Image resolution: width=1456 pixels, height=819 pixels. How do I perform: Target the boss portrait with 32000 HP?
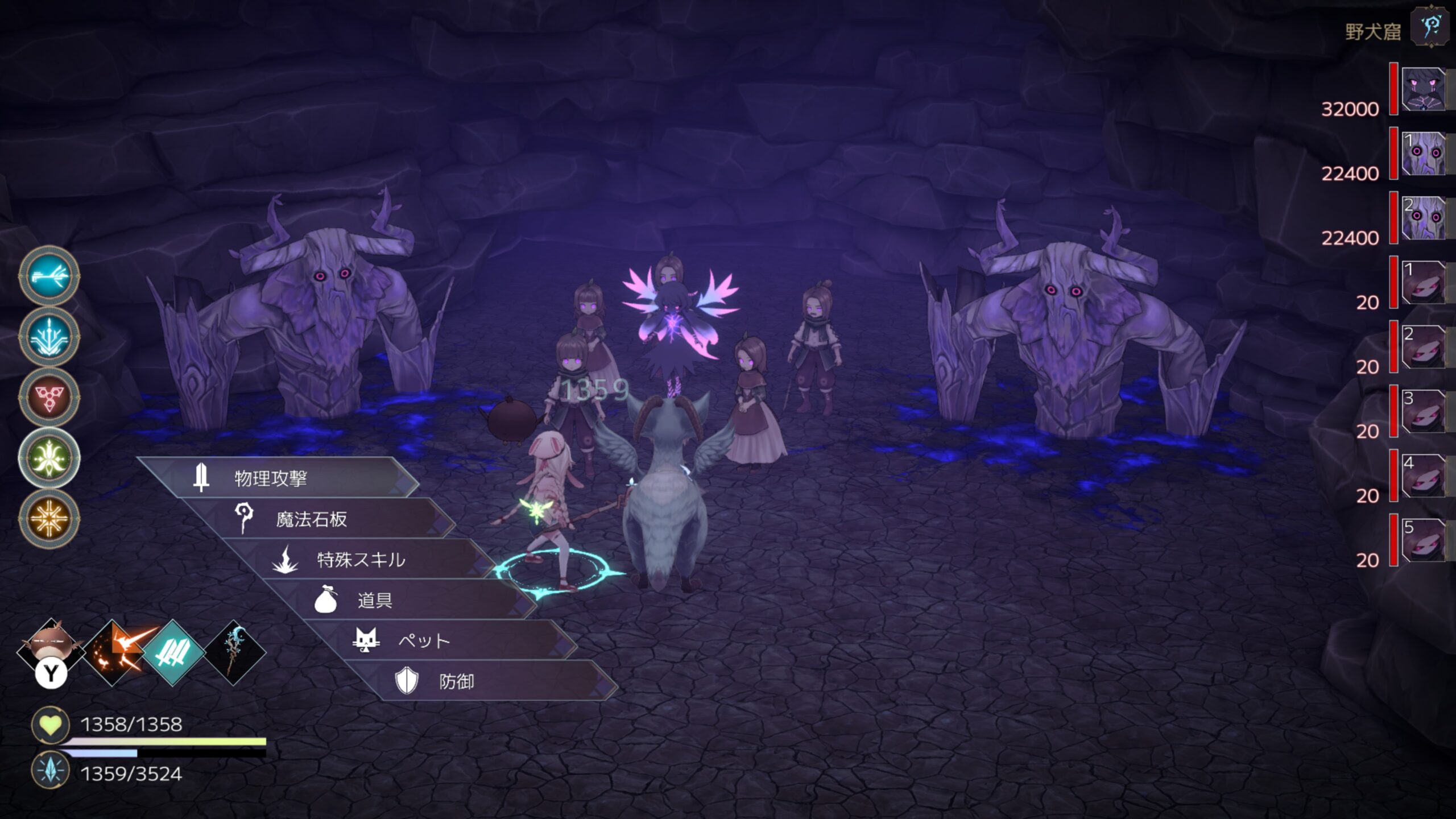[x=1423, y=89]
